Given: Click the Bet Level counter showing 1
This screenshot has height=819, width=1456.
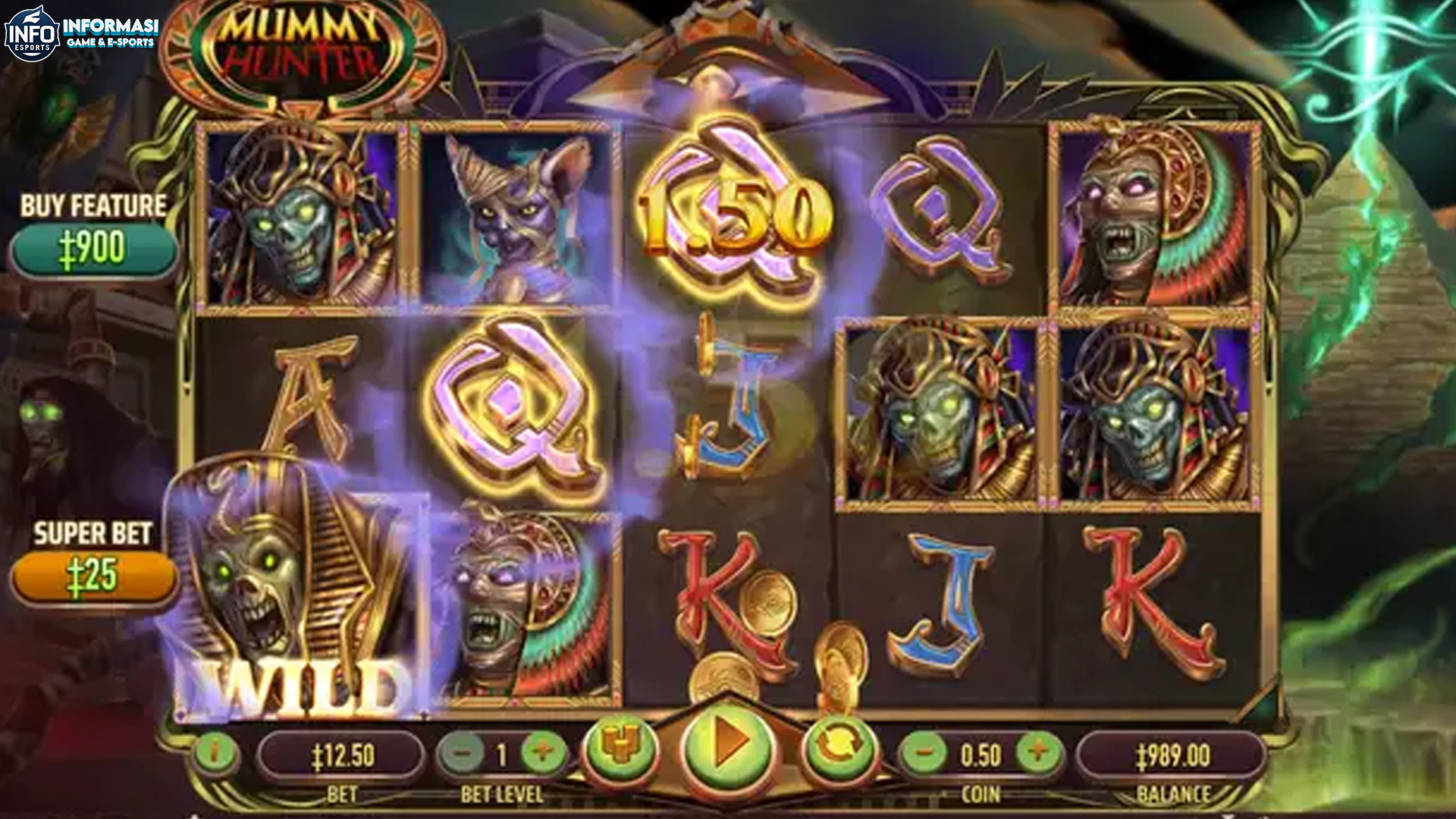Looking at the screenshot, I should [x=500, y=754].
